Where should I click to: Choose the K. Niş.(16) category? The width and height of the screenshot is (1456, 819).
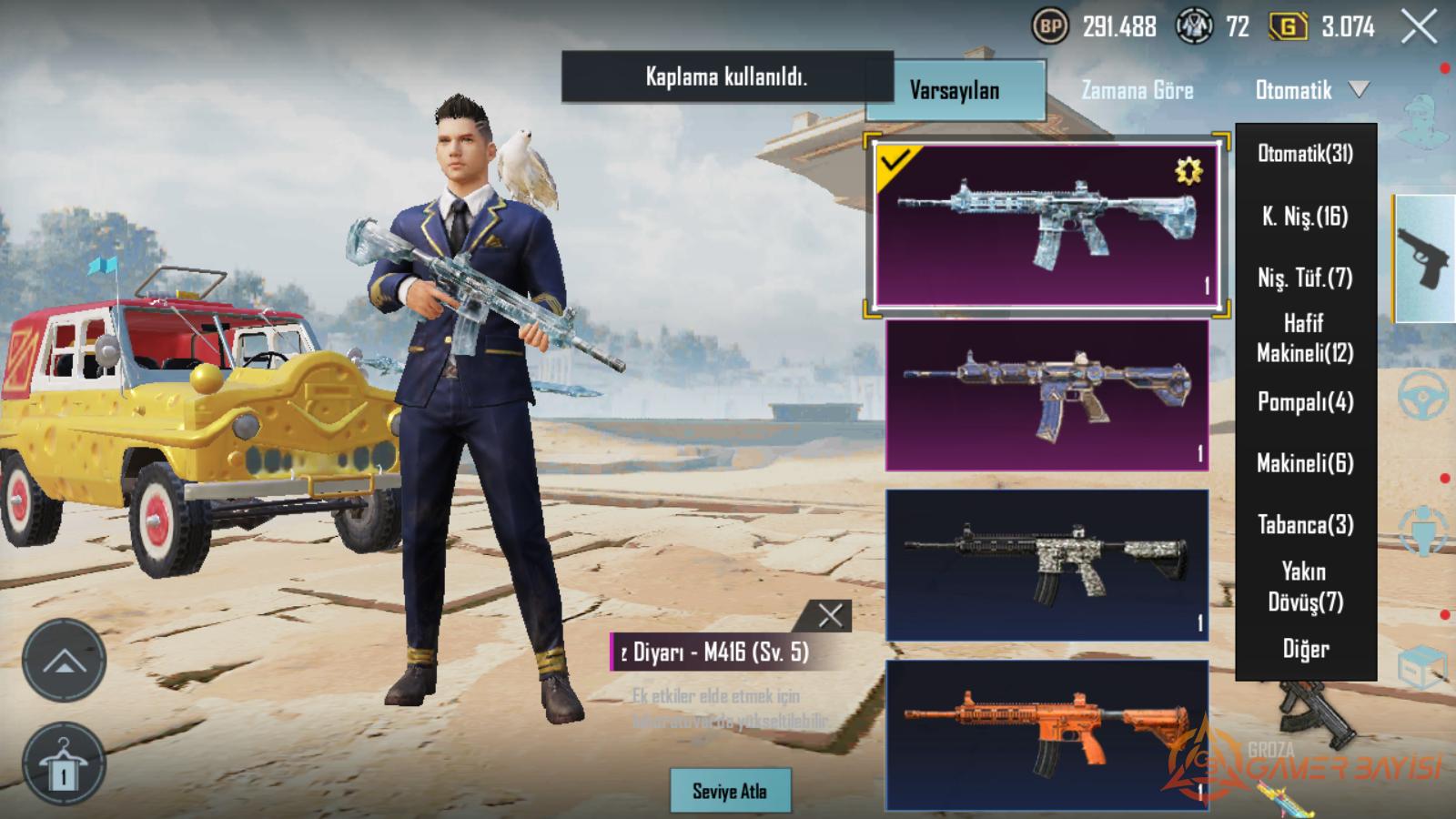1305,216
